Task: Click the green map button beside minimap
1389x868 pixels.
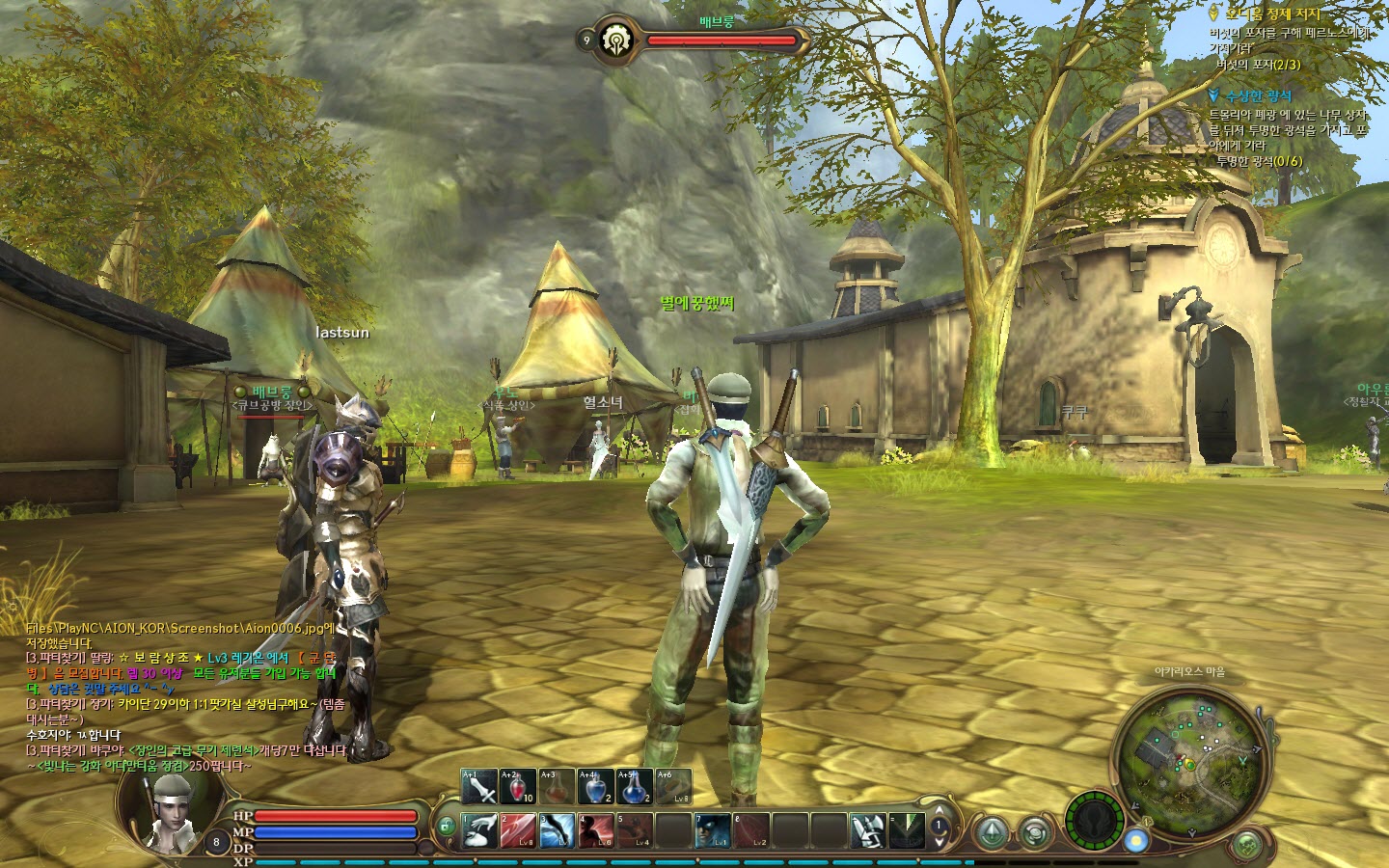Action: pyautogui.click(x=1246, y=846)
